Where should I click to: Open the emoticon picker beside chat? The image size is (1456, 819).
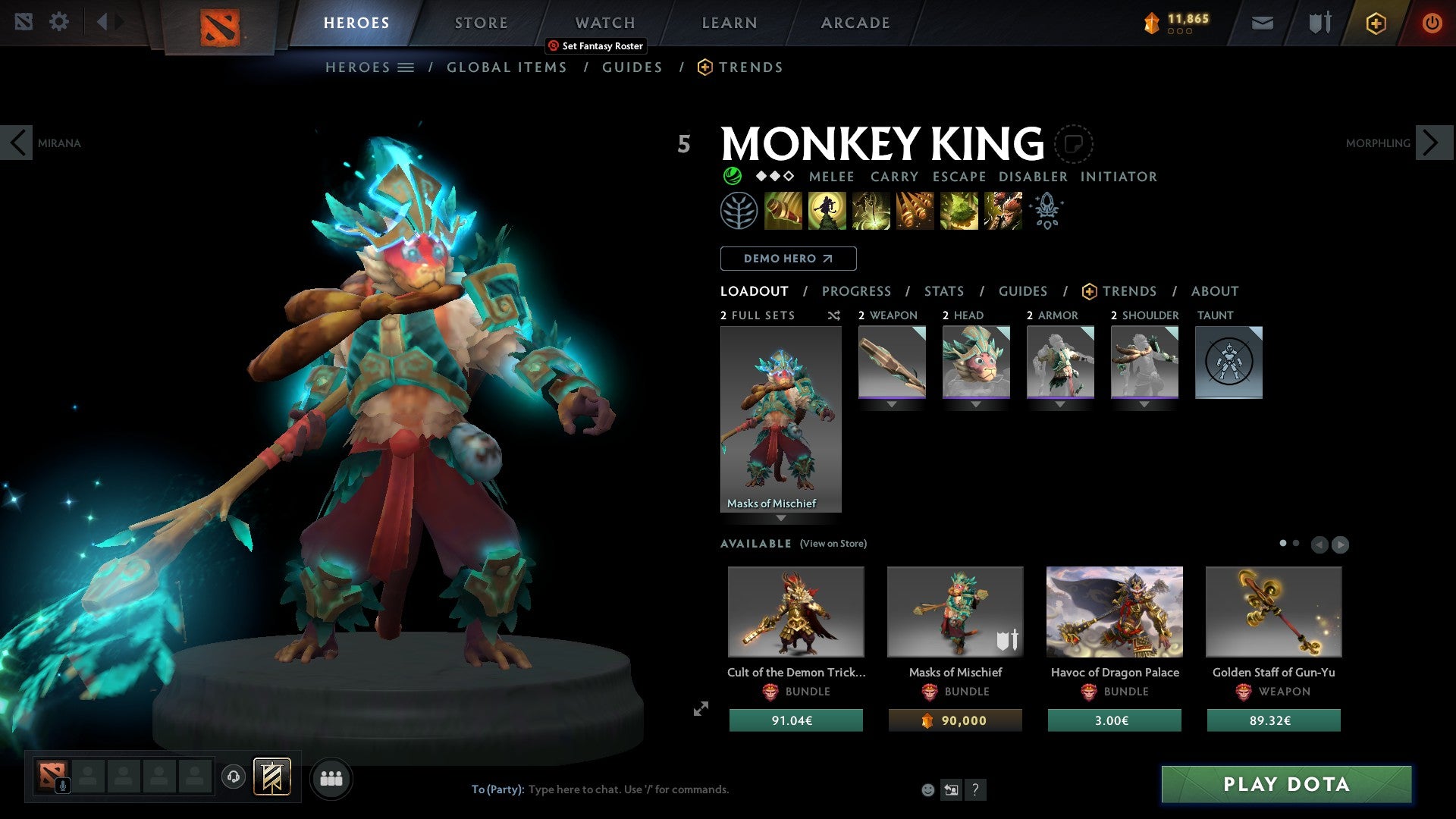(927, 789)
